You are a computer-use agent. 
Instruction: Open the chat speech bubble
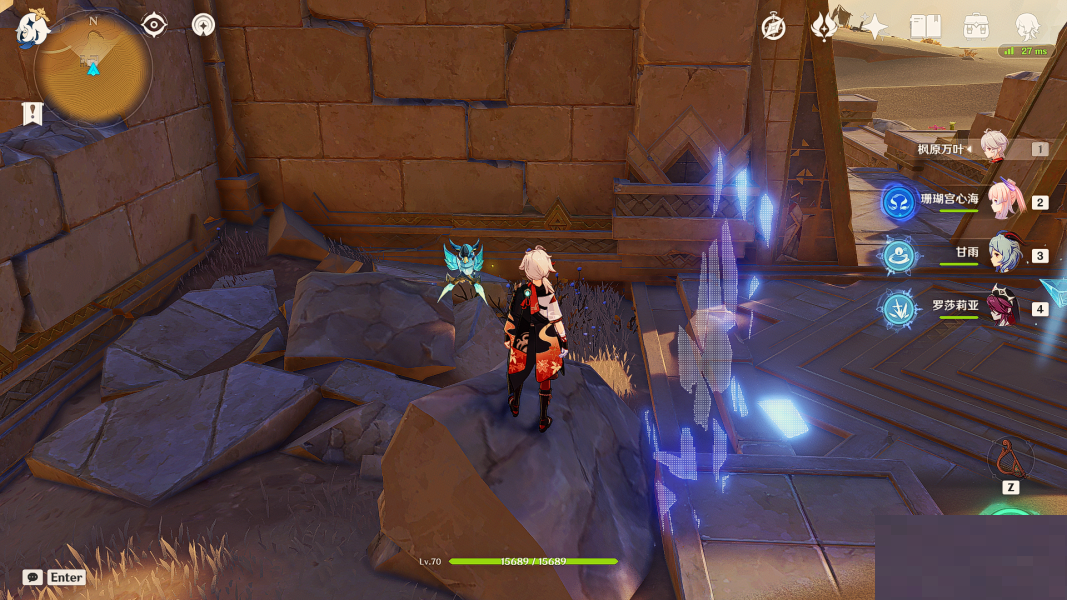[33, 577]
